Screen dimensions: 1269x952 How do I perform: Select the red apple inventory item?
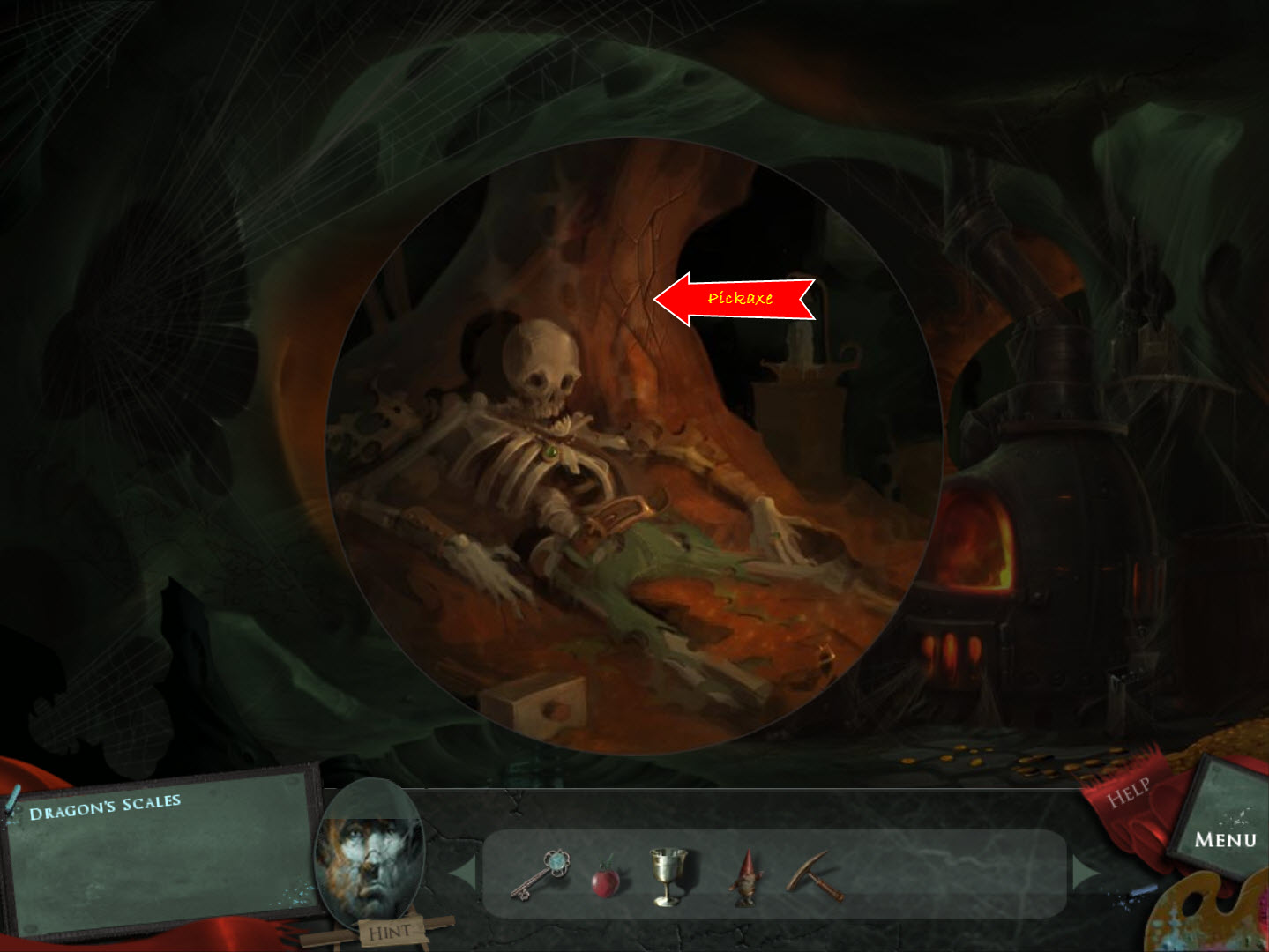click(x=604, y=881)
